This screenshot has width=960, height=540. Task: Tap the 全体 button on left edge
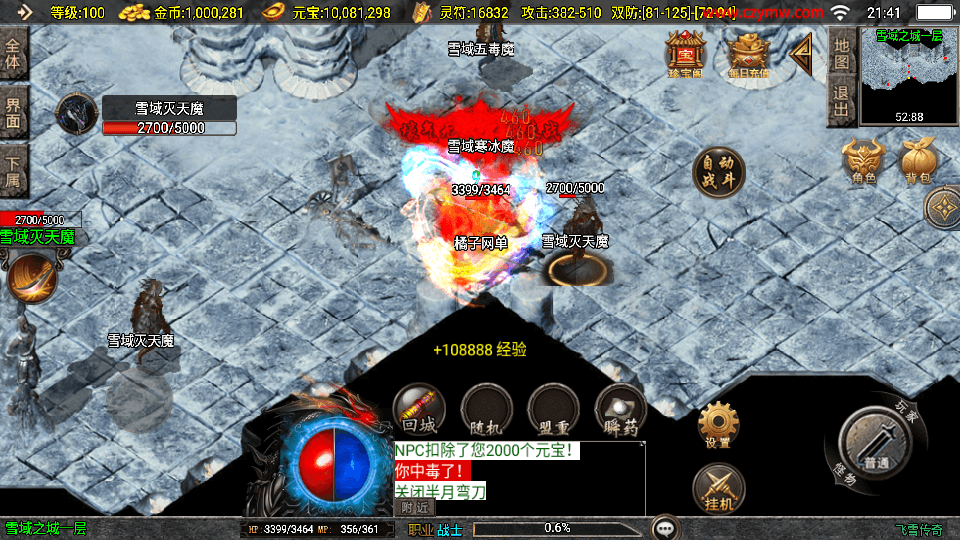[13, 53]
